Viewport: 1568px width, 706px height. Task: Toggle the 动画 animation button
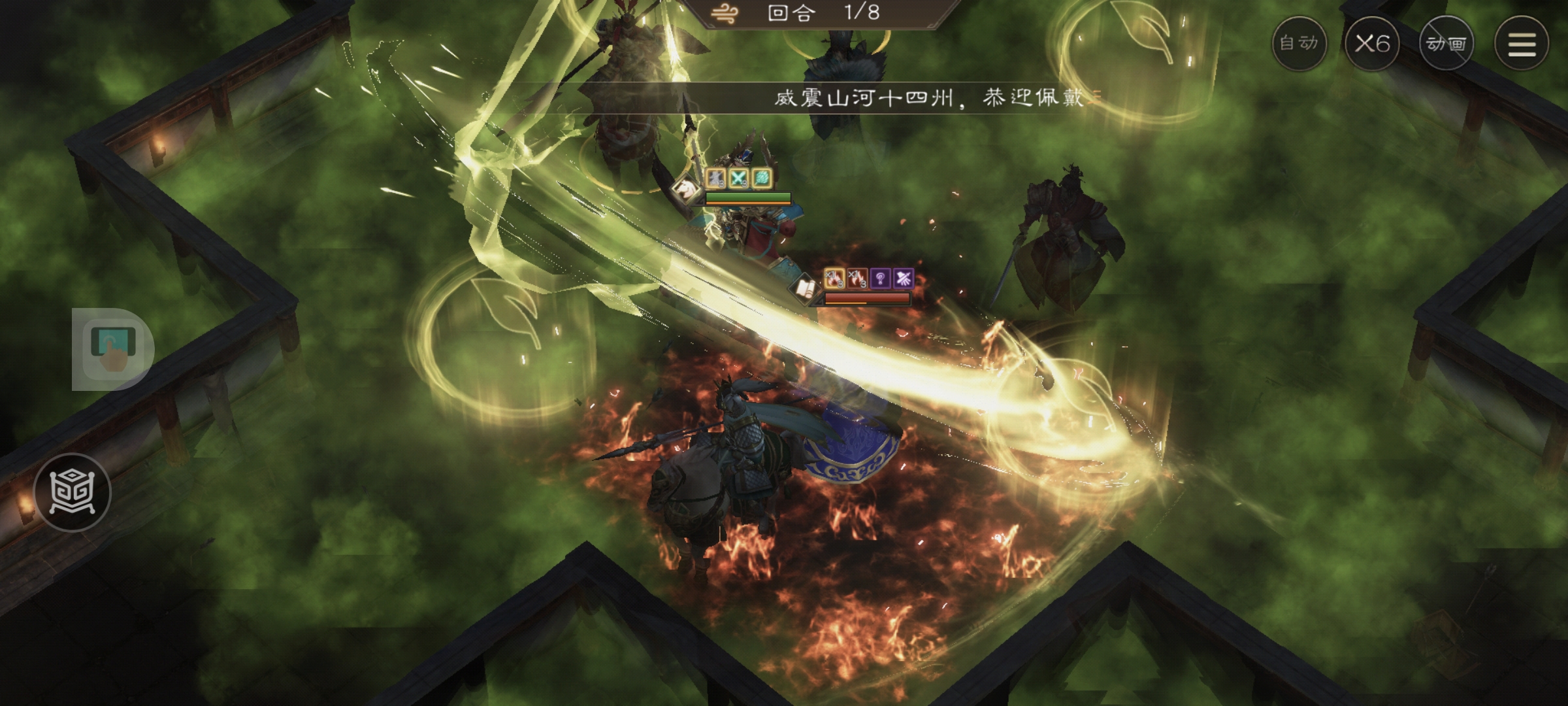click(x=1446, y=44)
